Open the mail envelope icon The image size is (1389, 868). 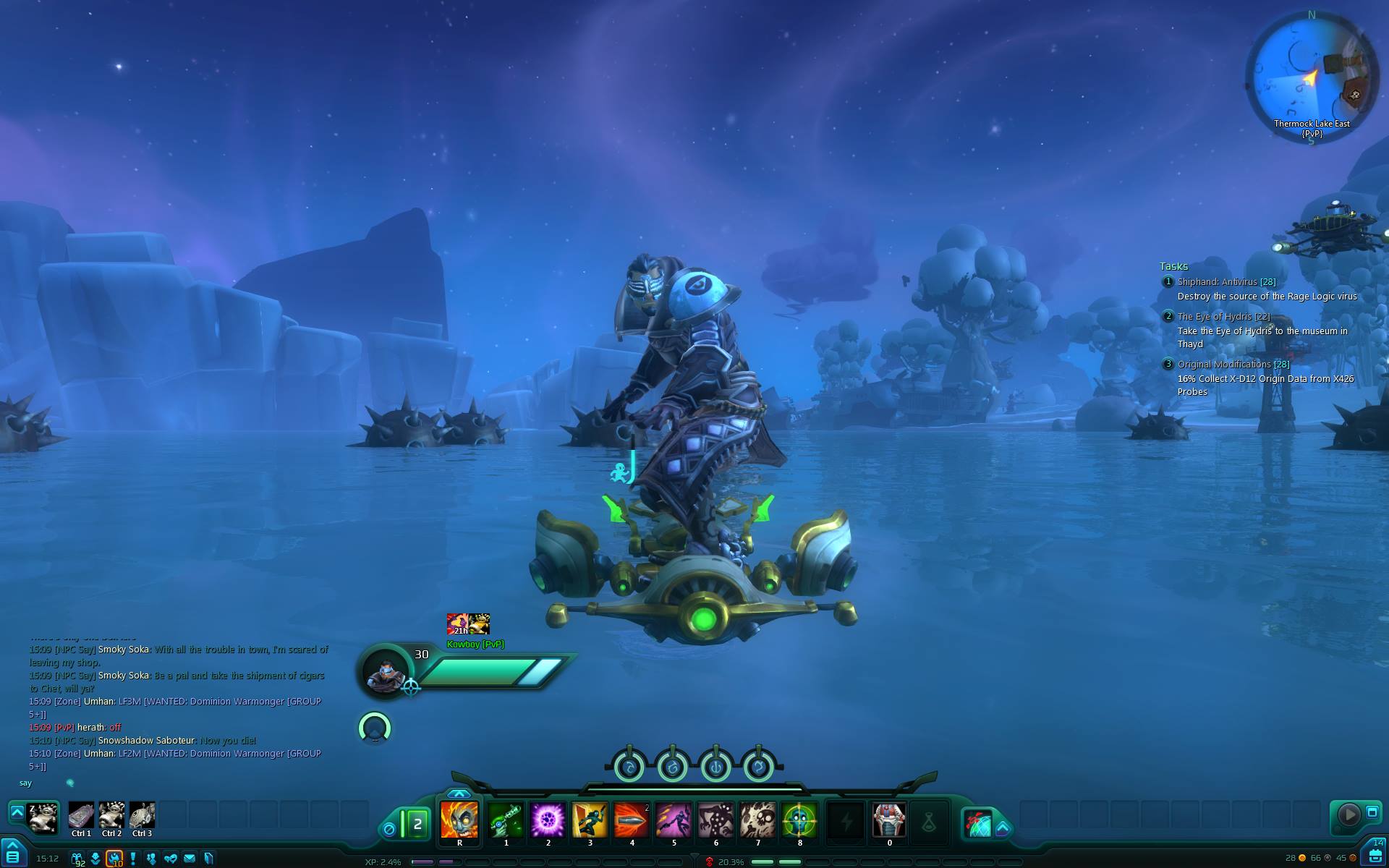point(190,859)
